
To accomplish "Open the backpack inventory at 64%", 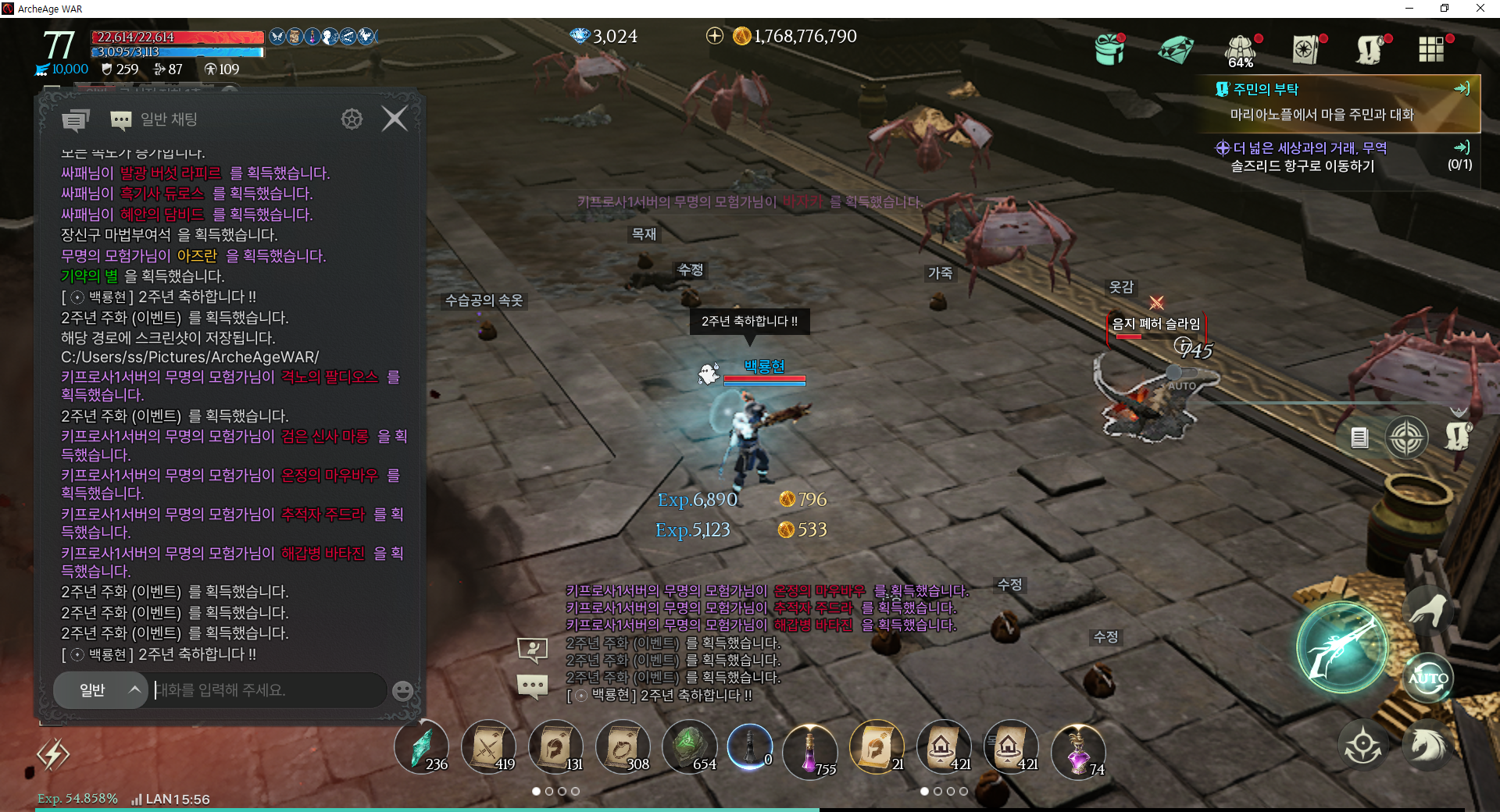I will (1240, 50).
